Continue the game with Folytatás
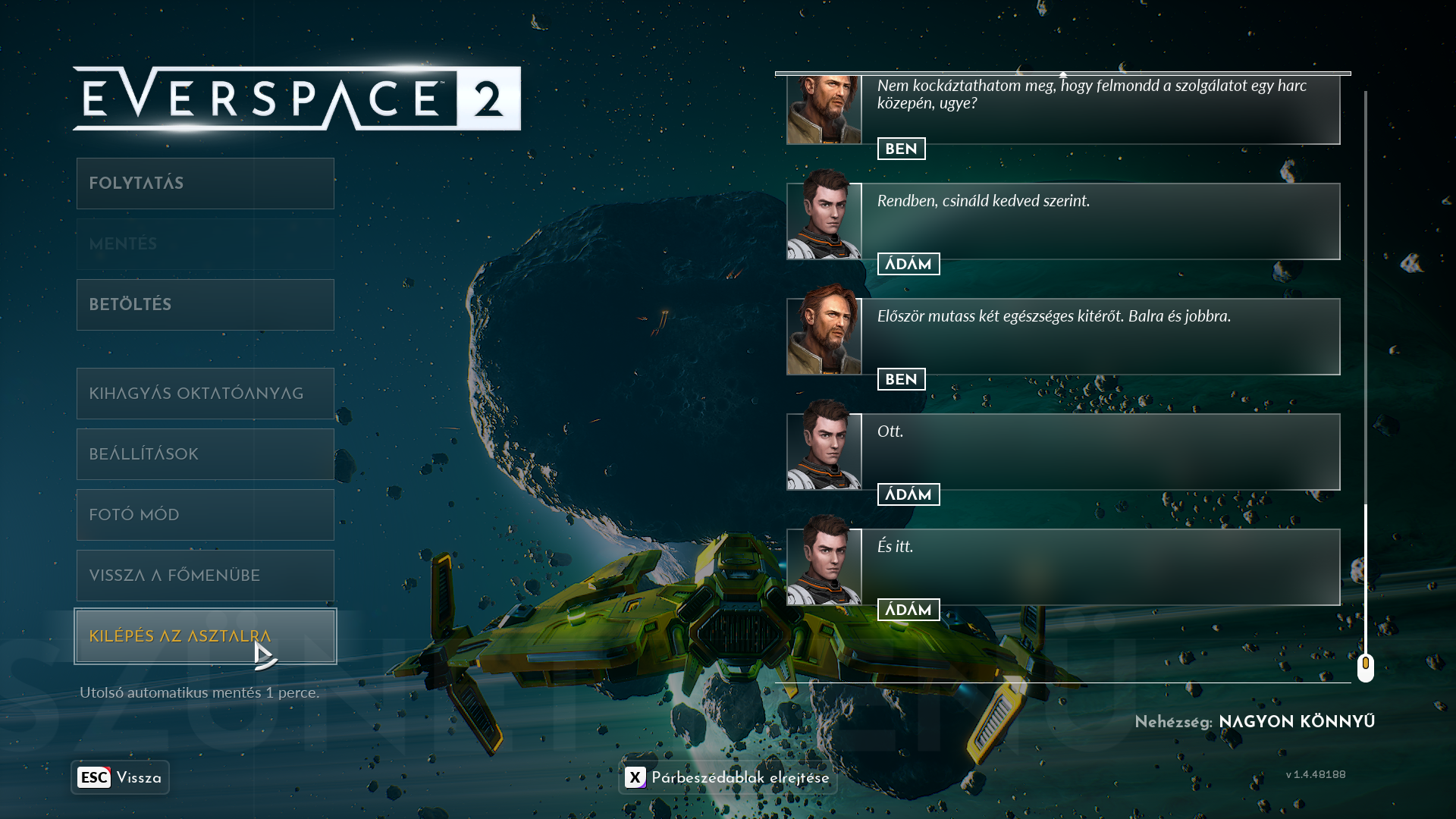 [x=205, y=184]
